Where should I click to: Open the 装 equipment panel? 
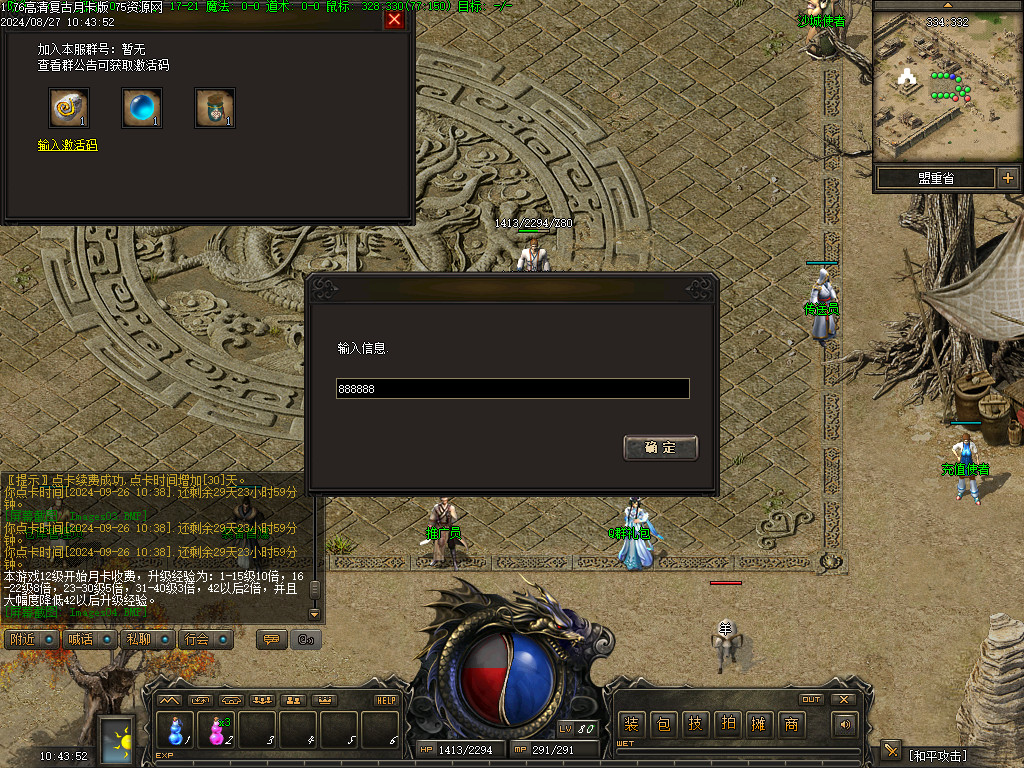631,725
